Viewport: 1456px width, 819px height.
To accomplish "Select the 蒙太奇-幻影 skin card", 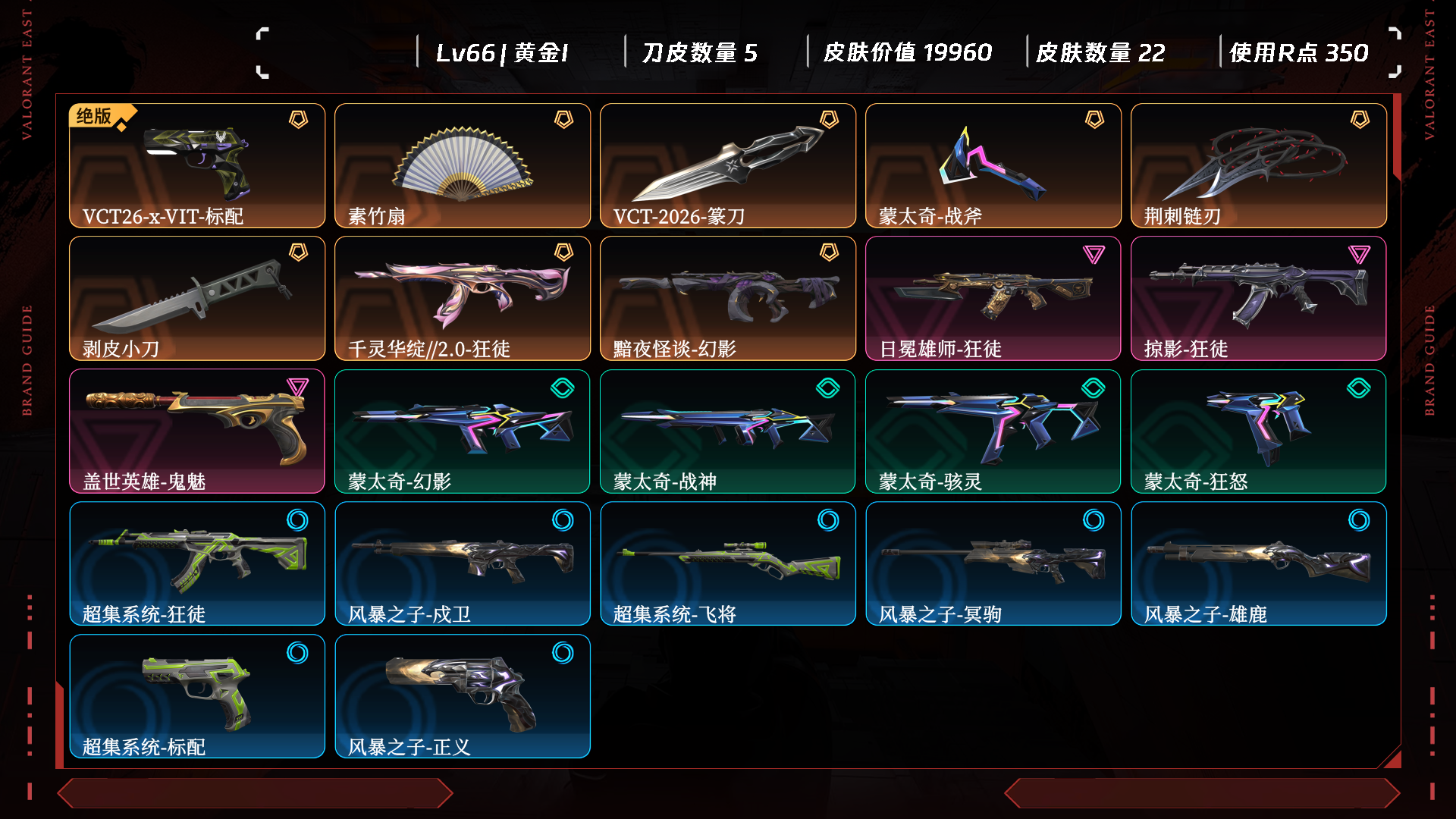I will pos(463,431).
